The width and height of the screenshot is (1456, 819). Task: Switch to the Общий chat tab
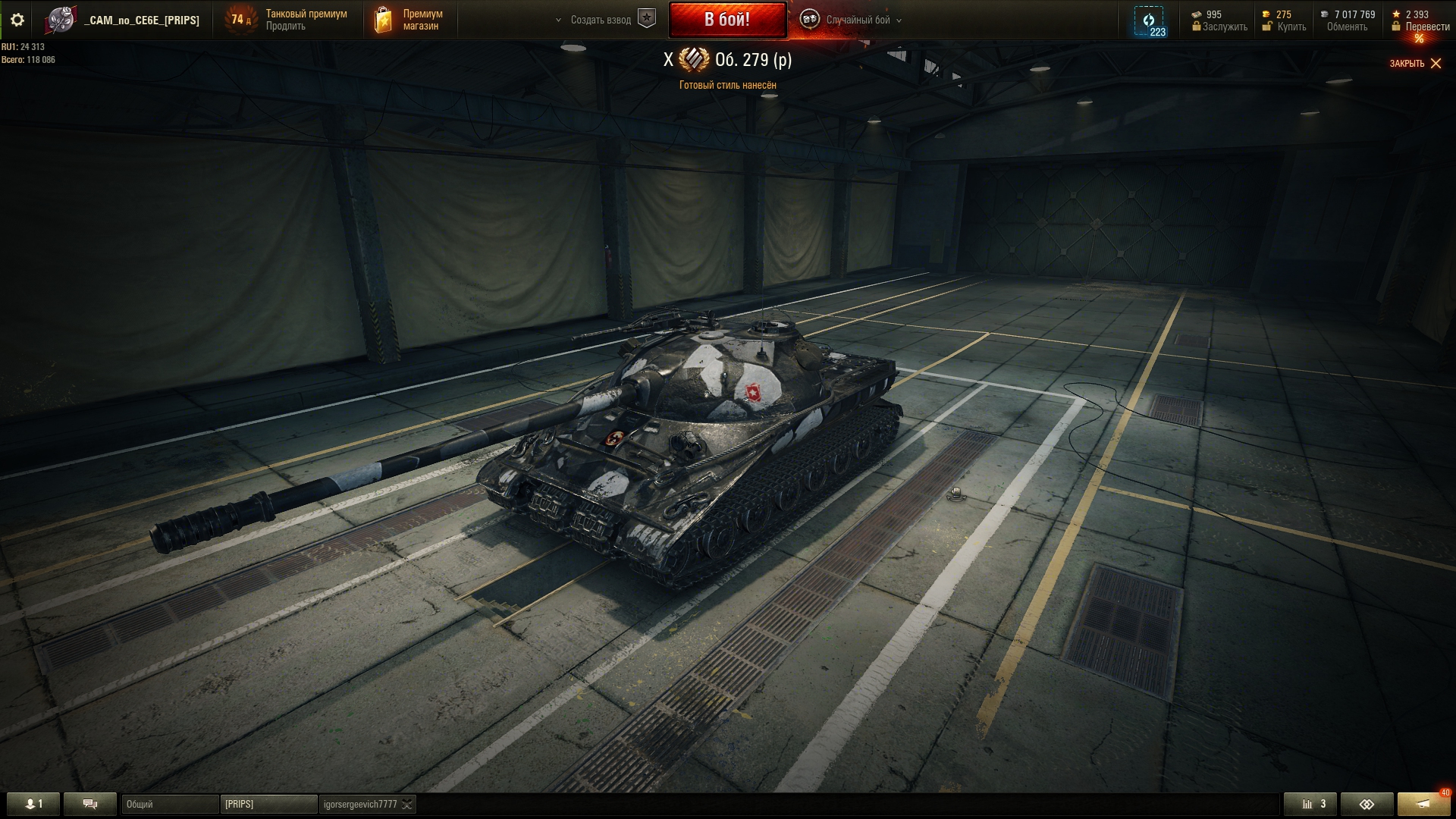pos(170,804)
